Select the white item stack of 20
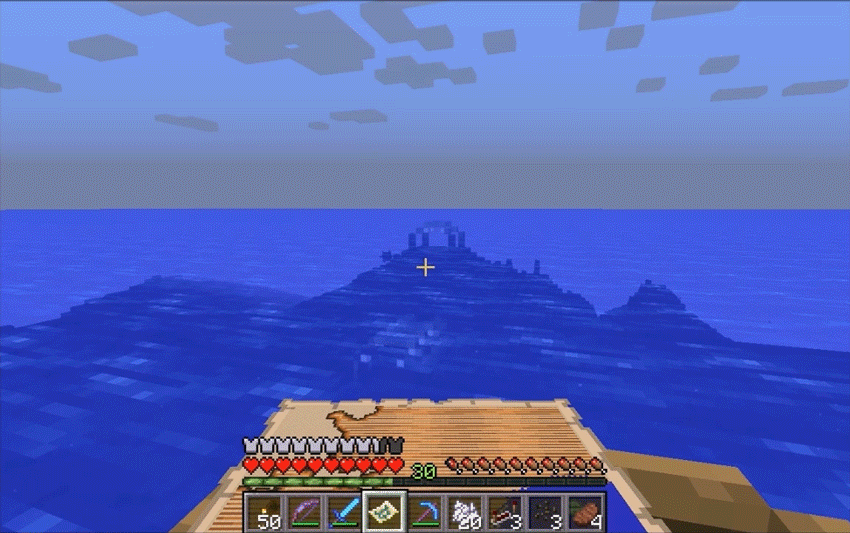The image size is (850, 533). click(x=464, y=511)
